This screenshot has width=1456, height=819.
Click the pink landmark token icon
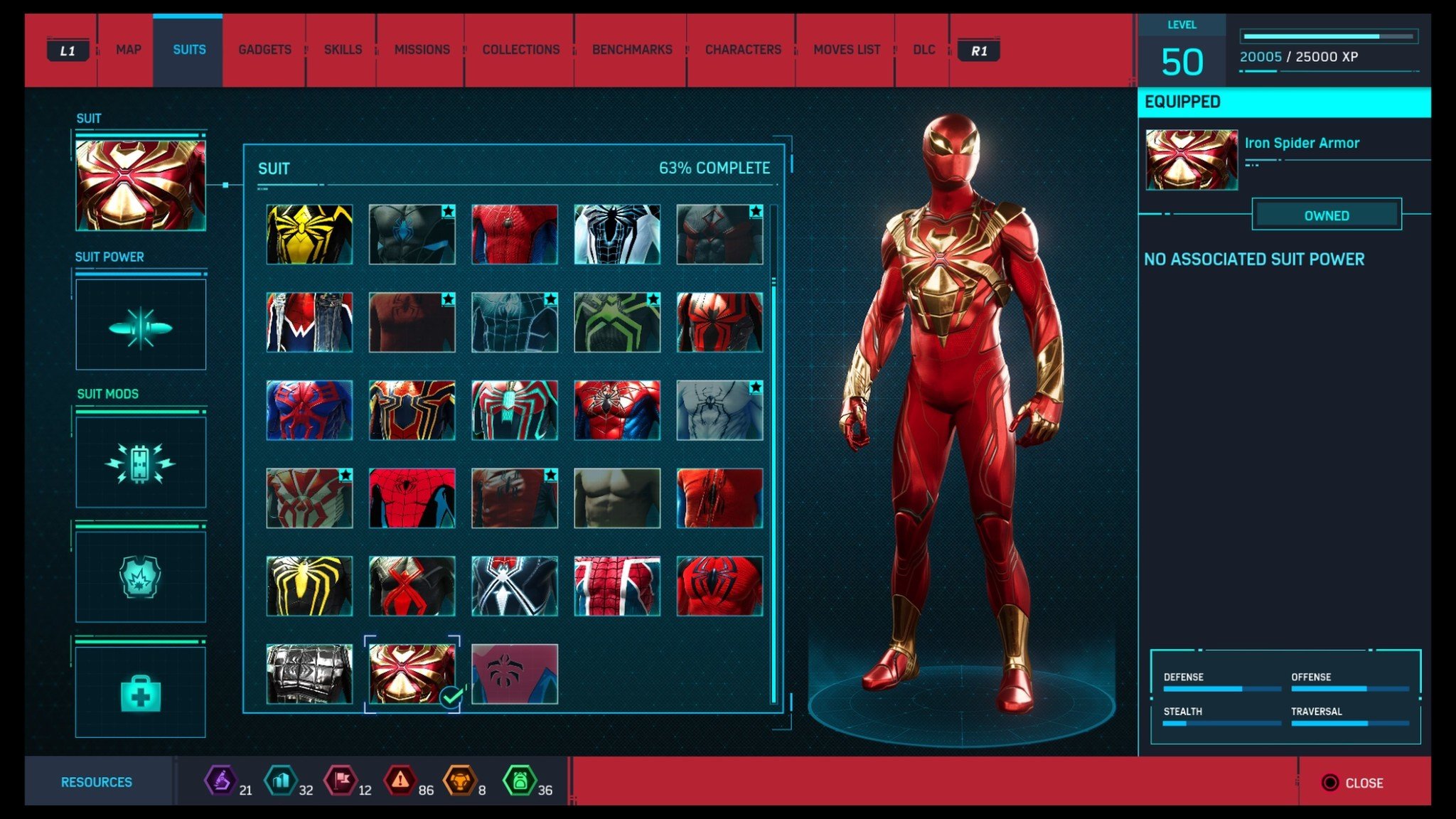pyautogui.click(x=340, y=782)
